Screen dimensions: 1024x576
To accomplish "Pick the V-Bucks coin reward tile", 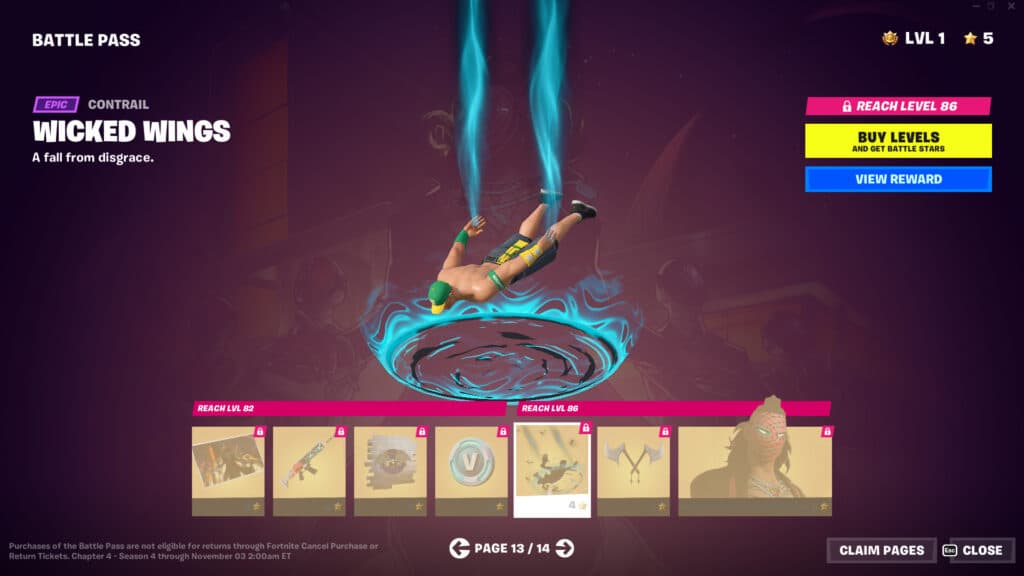I will click(x=471, y=471).
